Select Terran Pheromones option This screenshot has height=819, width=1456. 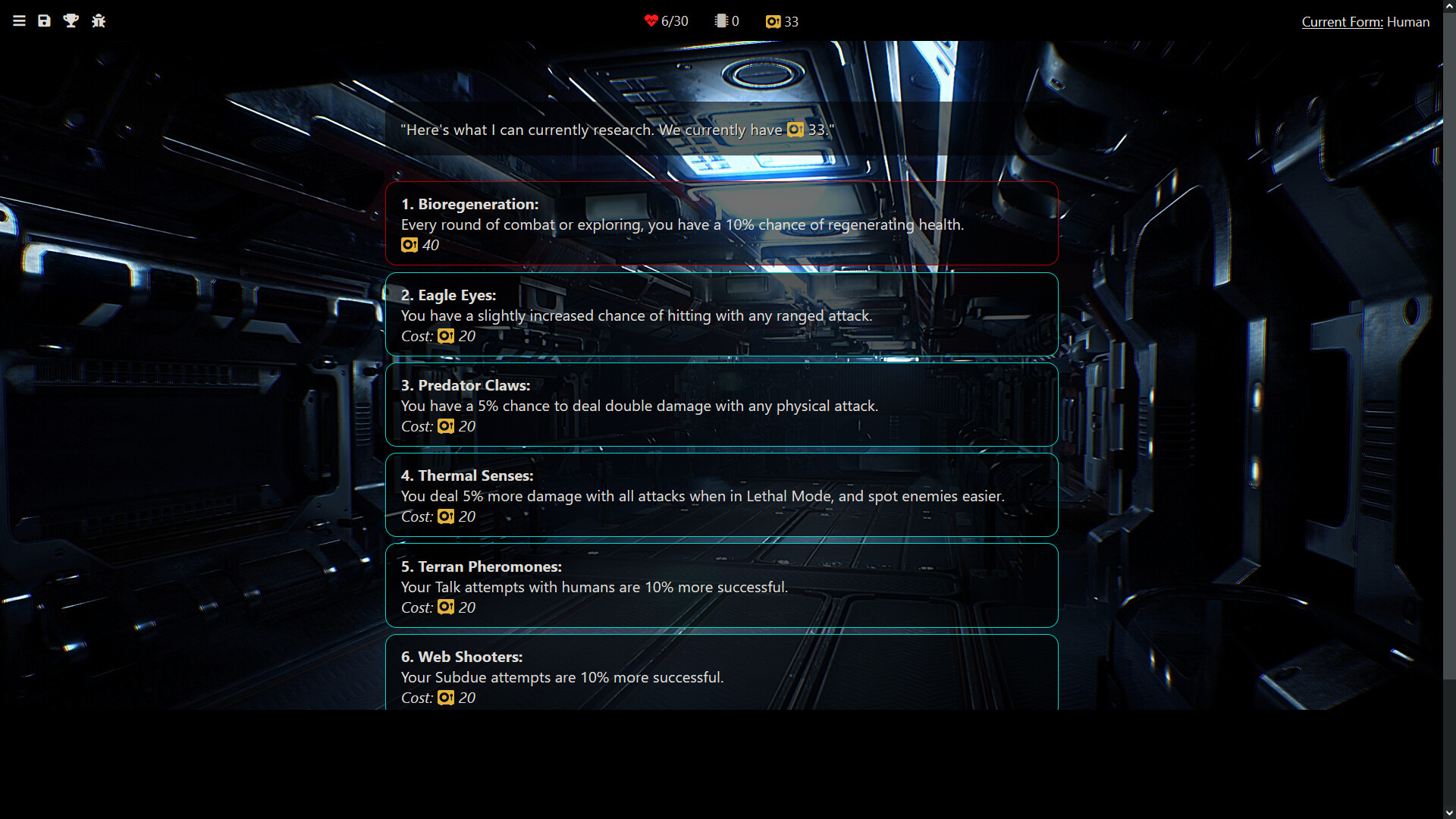click(721, 585)
